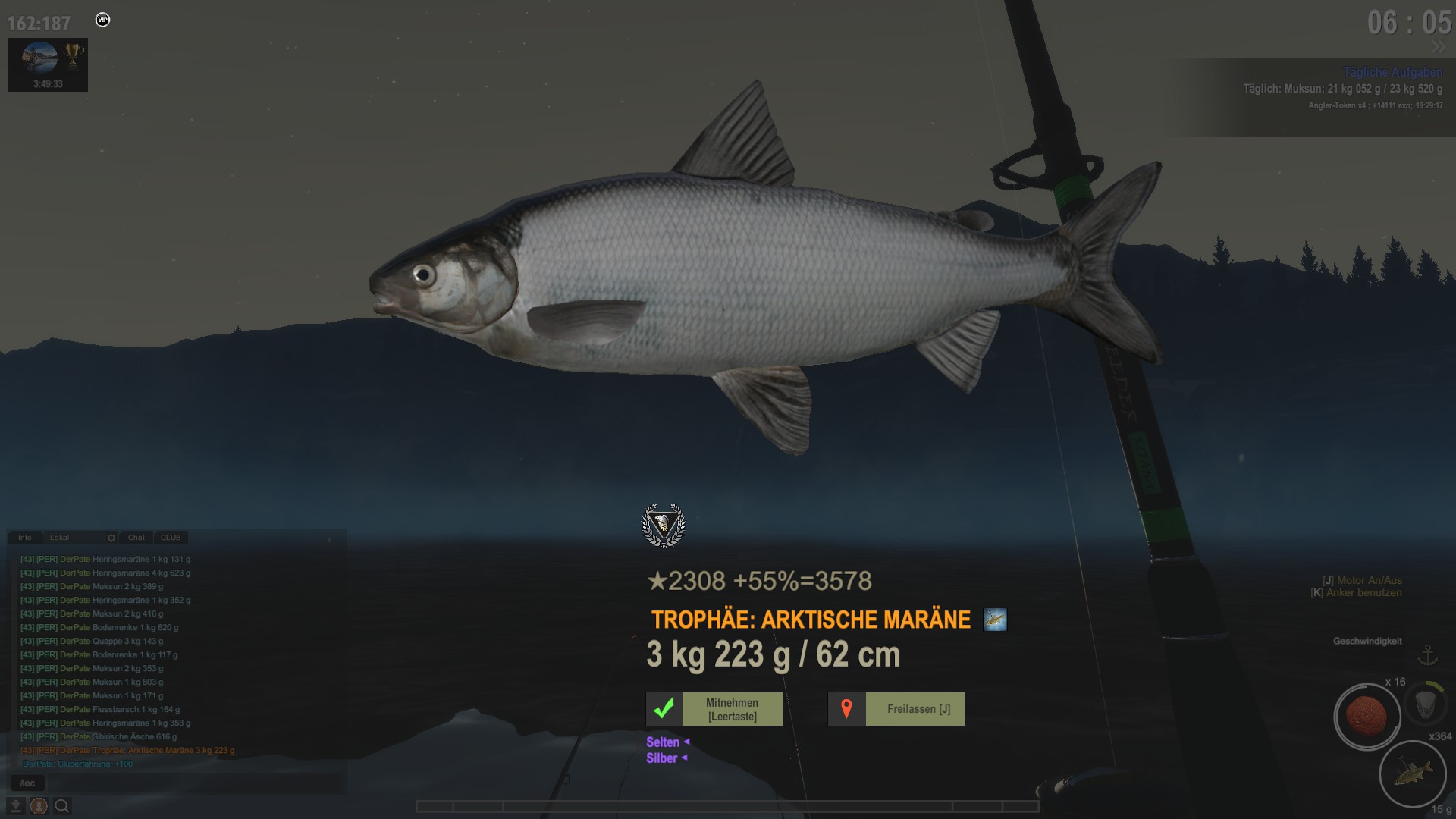Open the magnifying glass search icon
The height and width of the screenshot is (819, 1456).
pos(62,806)
